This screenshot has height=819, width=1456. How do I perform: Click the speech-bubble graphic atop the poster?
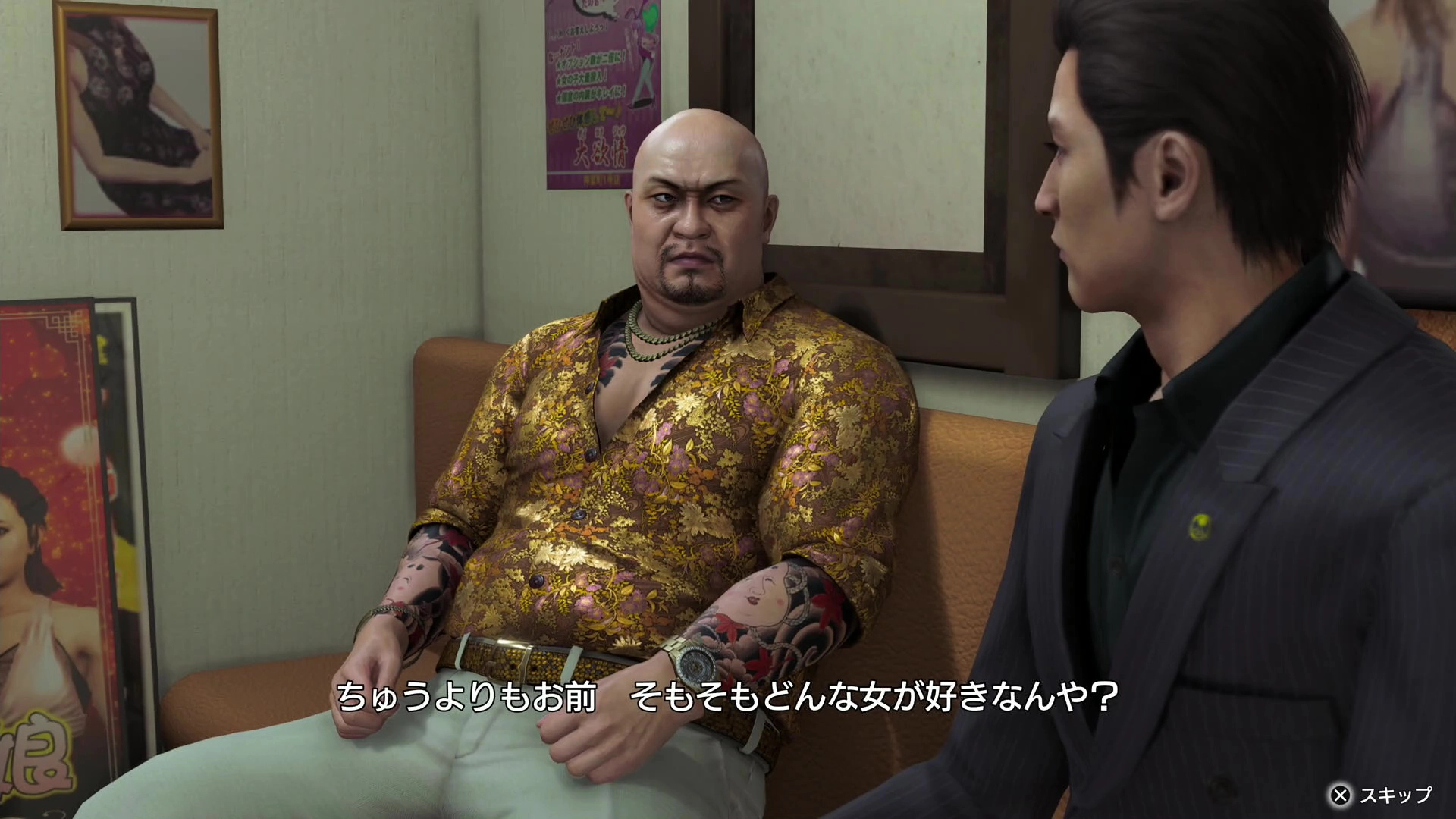pyautogui.click(x=595, y=9)
